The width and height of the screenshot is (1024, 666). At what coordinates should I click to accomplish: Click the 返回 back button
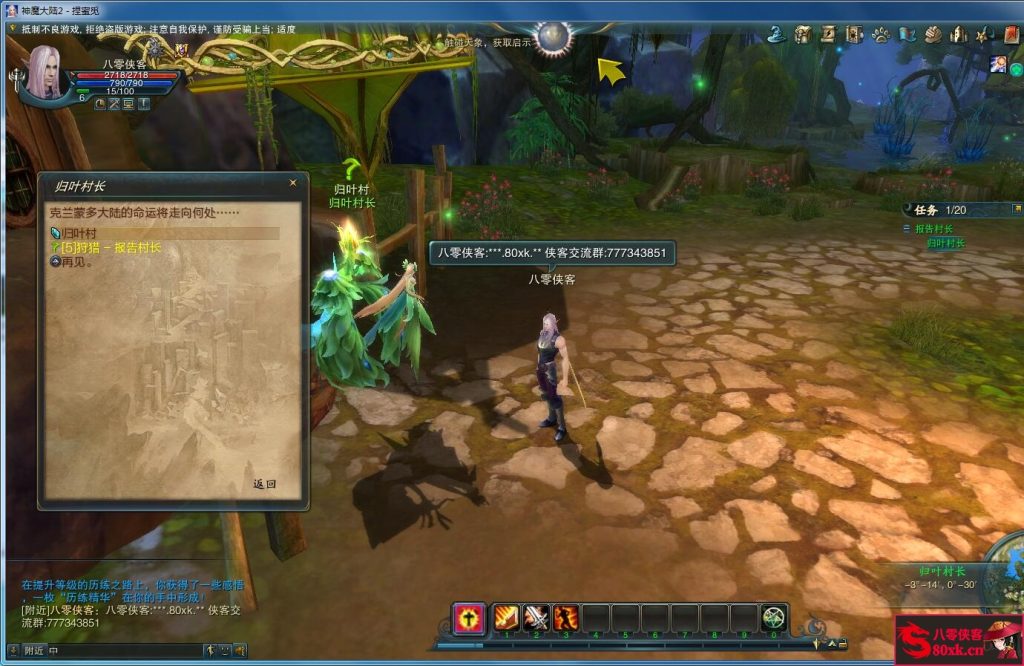pyautogui.click(x=264, y=484)
